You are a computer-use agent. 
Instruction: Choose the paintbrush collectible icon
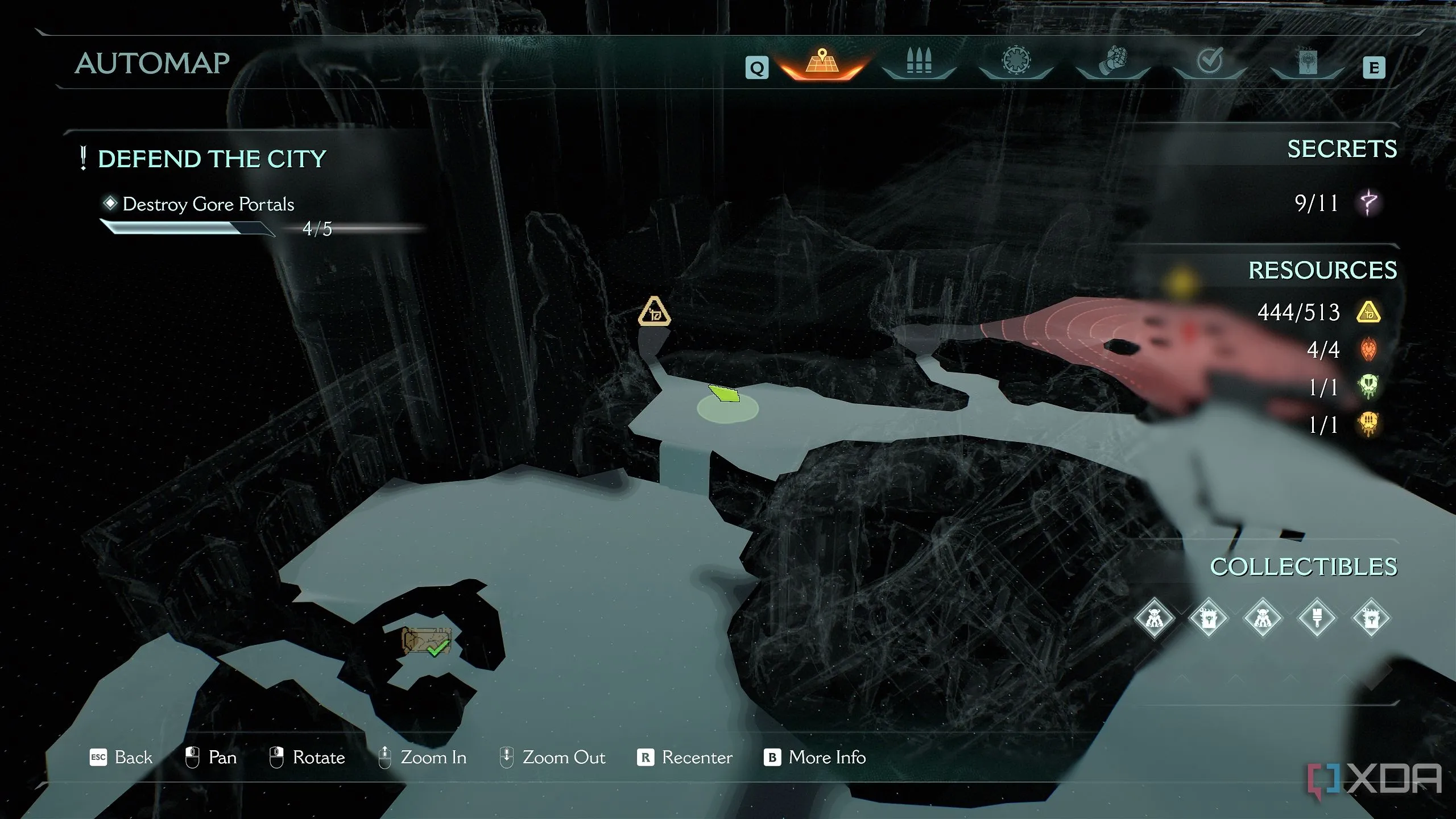click(x=1317, y=618)
